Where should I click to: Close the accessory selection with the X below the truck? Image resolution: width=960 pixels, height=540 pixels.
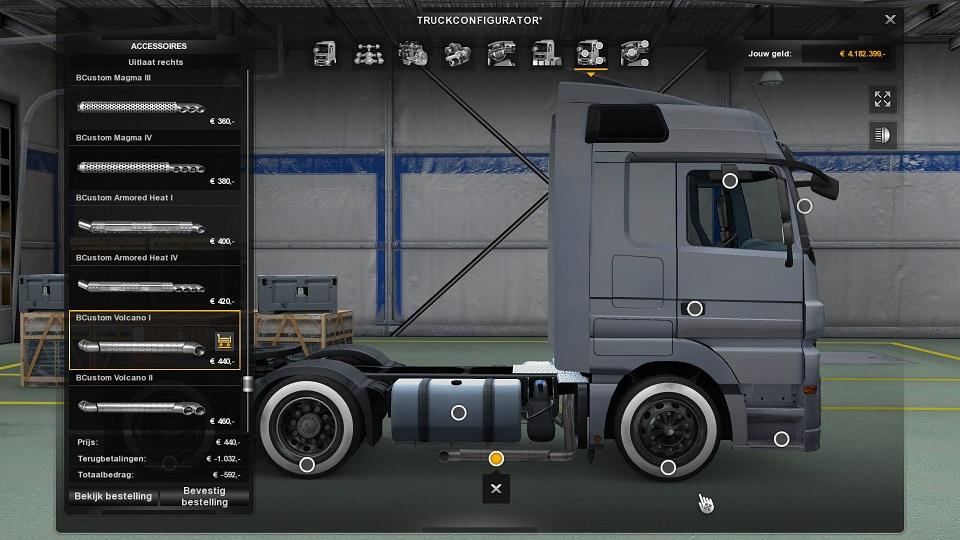tap(496, 488)
